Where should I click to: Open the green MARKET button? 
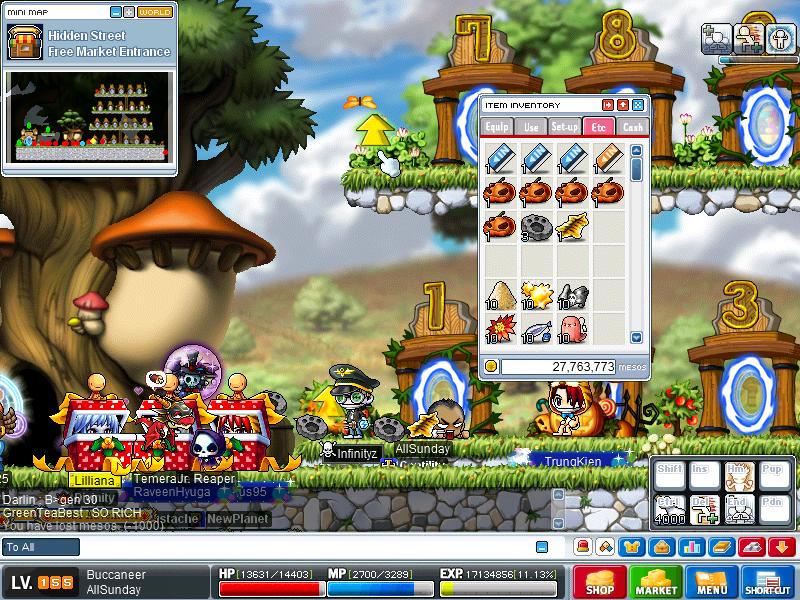point(655,582)
